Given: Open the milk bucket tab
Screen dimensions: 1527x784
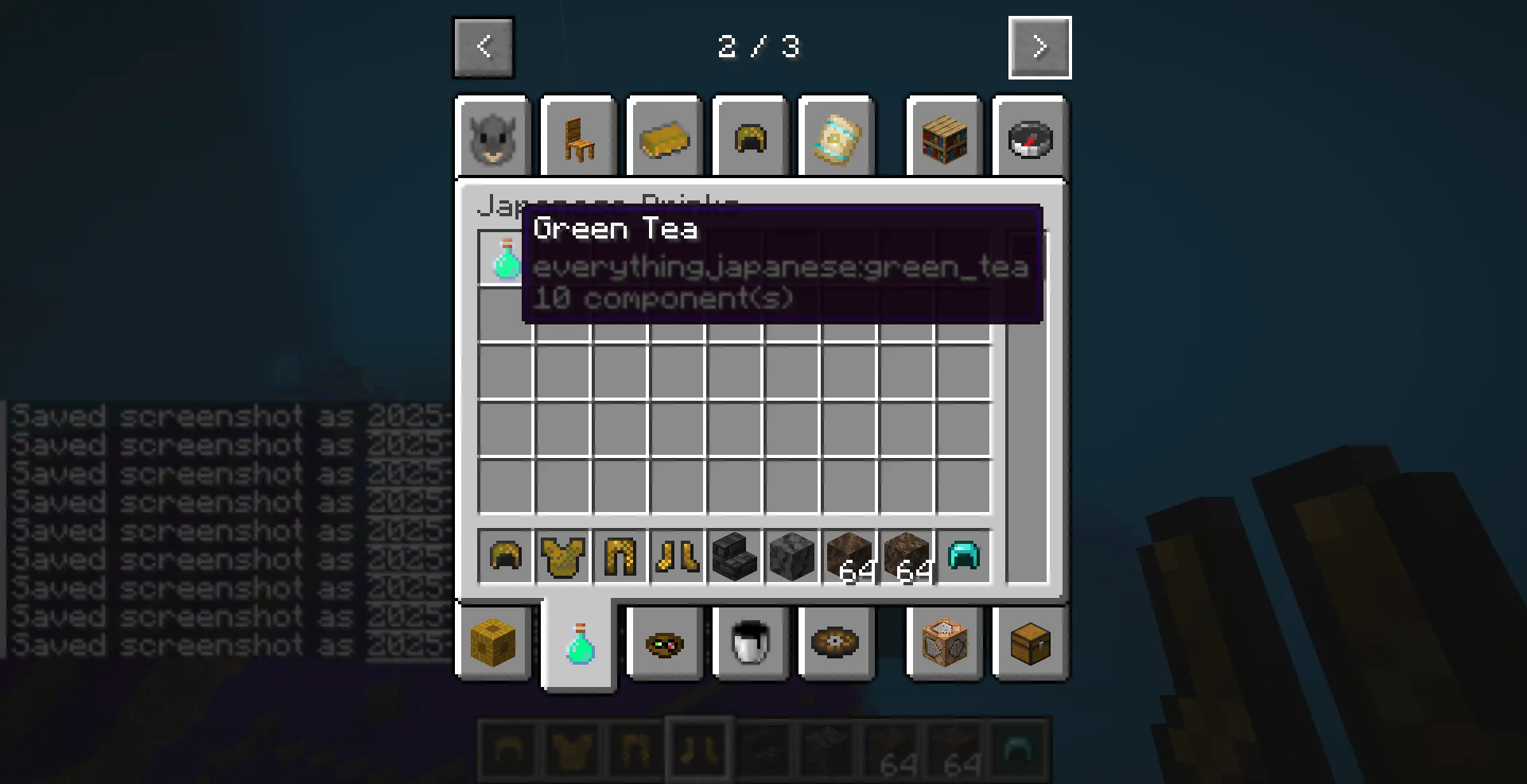Looking at the screenshot, I should pos(750,644).
